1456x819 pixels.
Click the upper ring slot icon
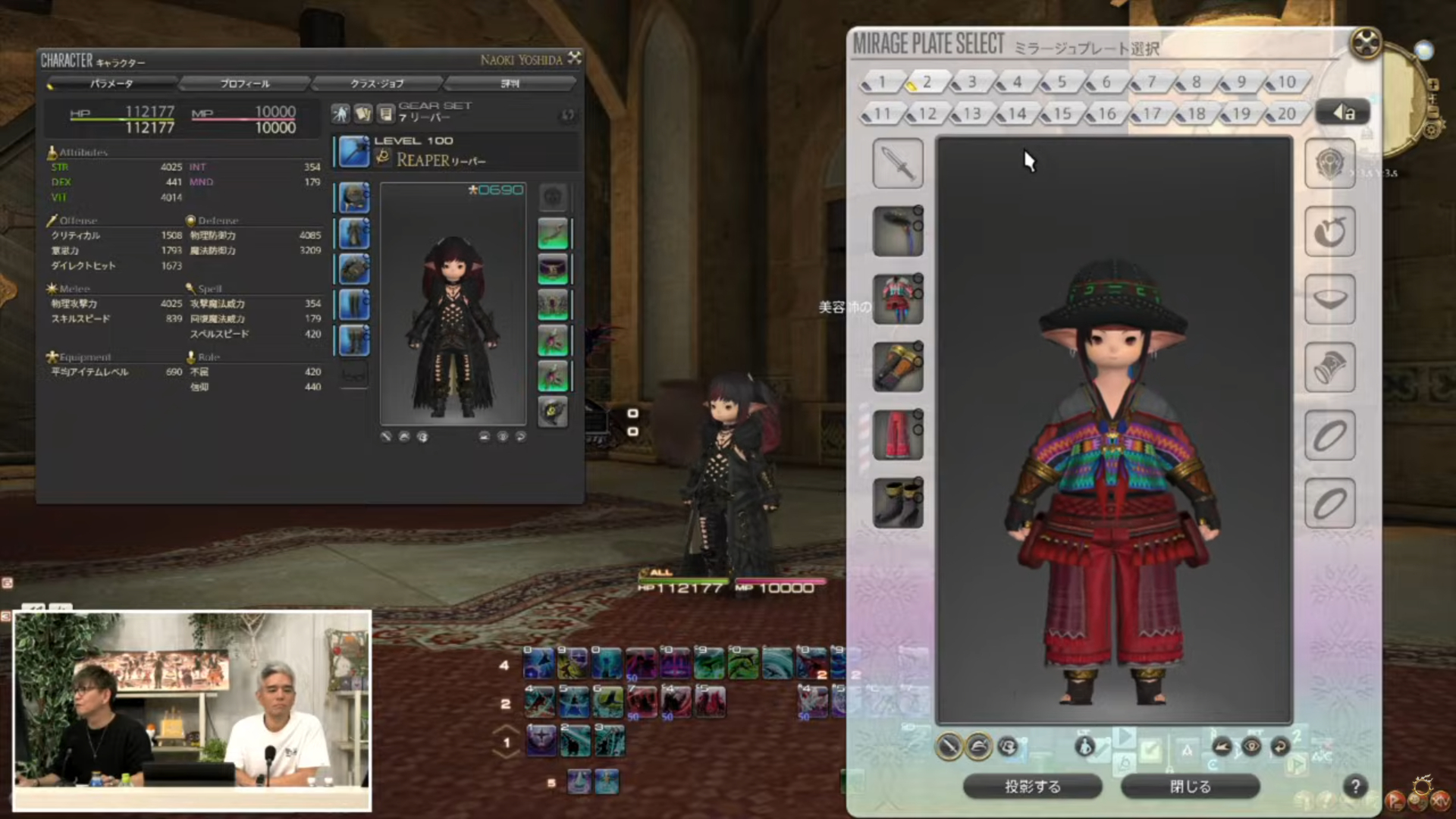(x=1330, y=436)
